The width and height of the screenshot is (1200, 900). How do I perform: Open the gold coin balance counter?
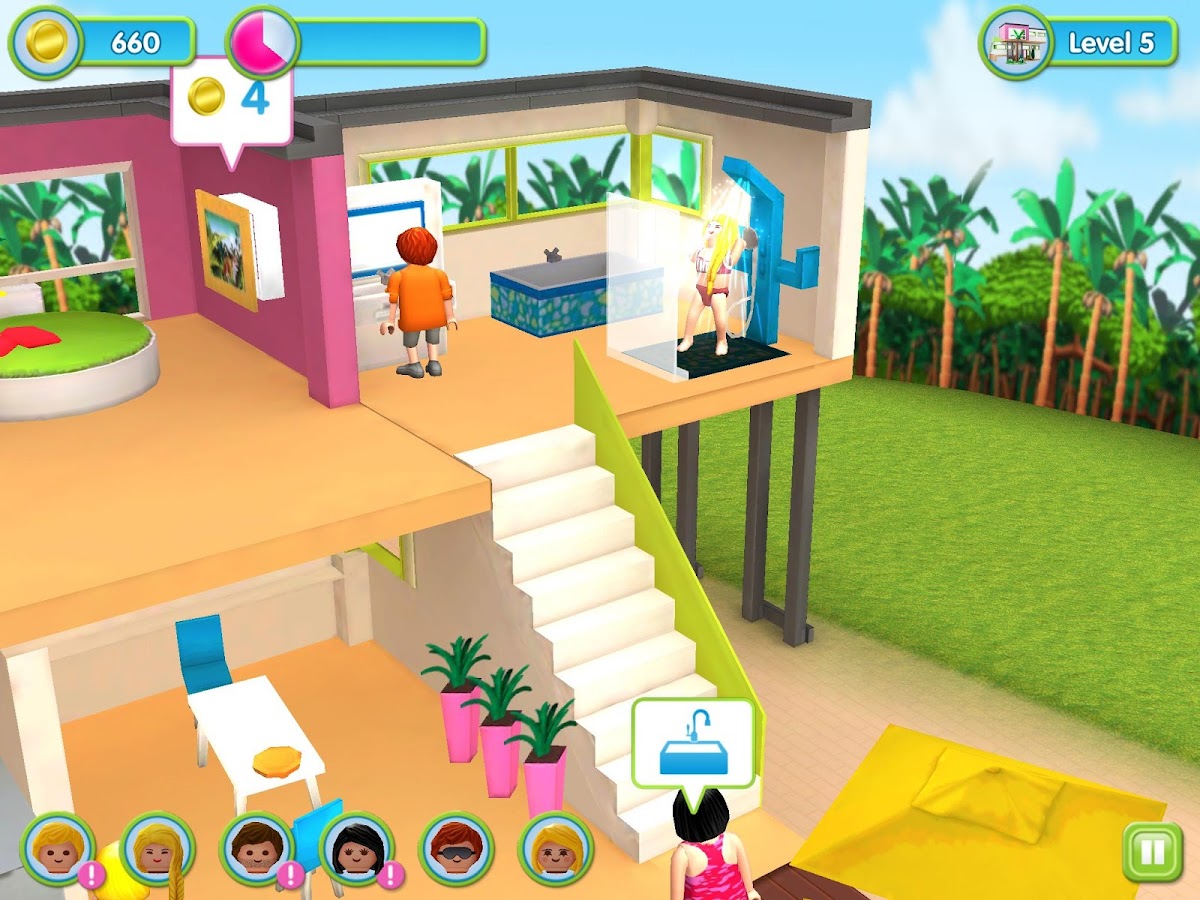coord(102,42)
